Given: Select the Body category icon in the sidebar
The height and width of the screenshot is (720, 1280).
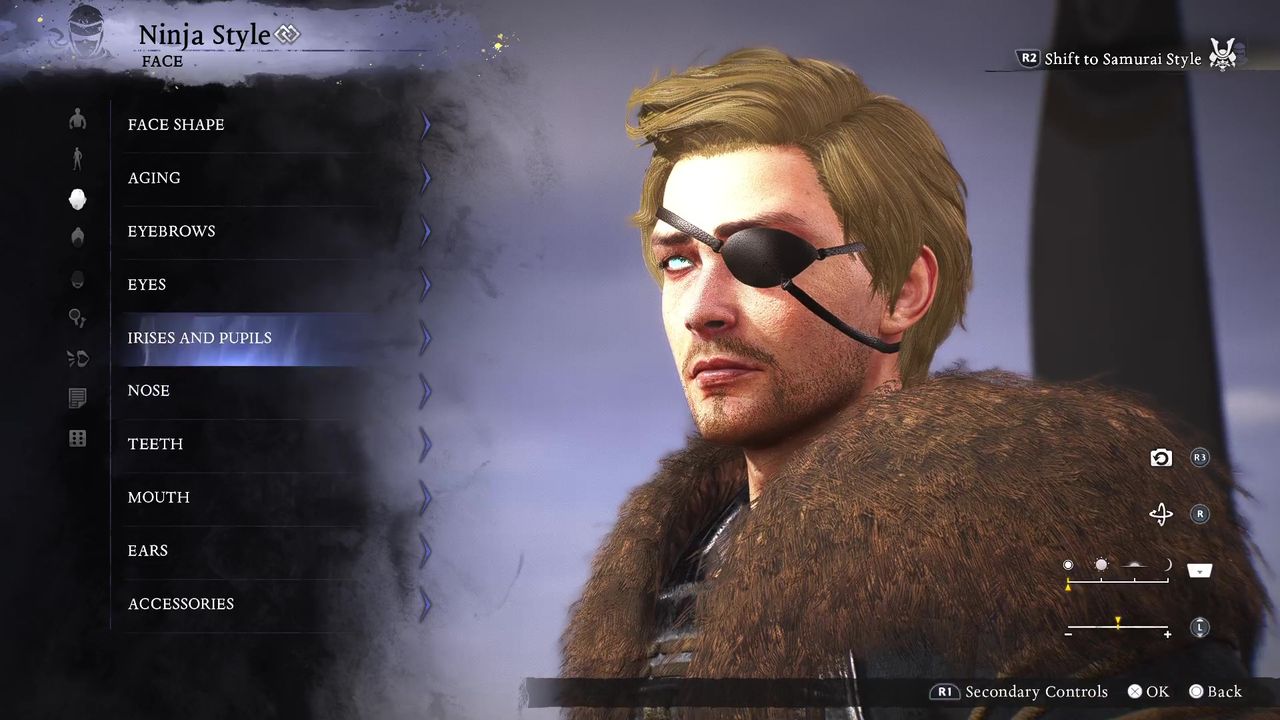Looking at the screenshot, I should pyautogui.click(x=77, y=119).
